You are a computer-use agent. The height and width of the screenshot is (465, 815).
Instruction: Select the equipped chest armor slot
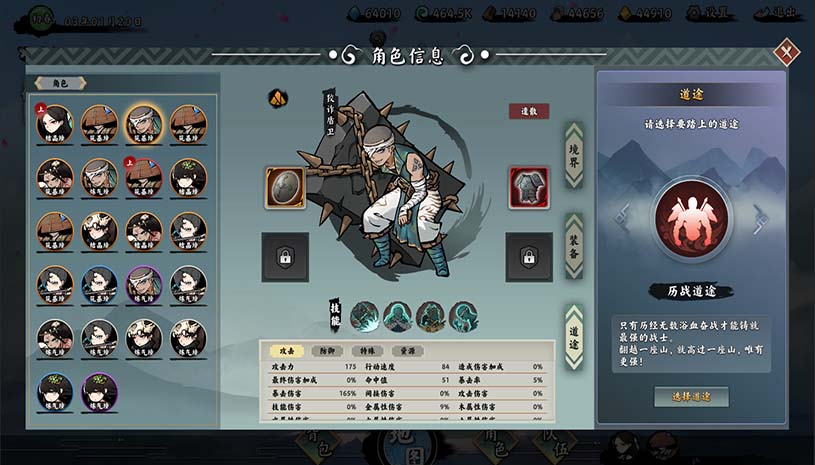(x=529, y=188)
